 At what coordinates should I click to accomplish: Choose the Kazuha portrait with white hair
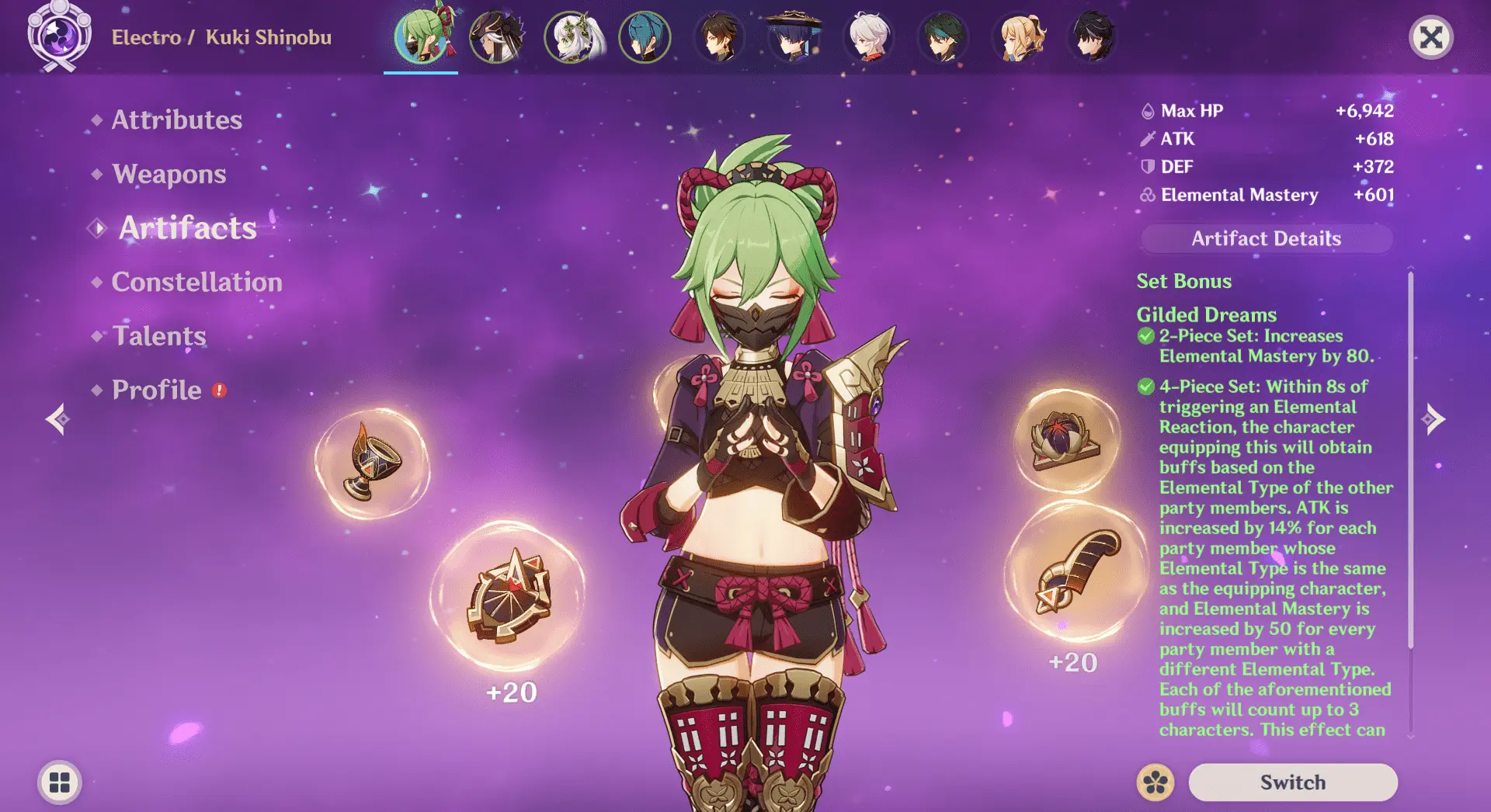[867, 37]
